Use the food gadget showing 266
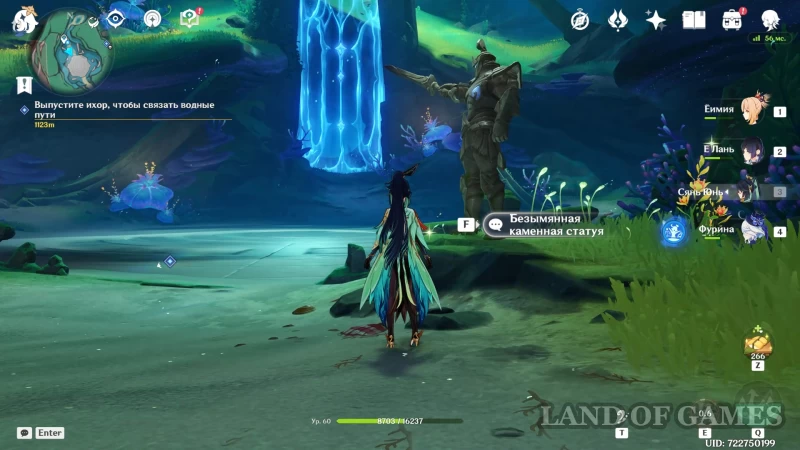Screen dimensions: 800x450 point(757,345)
